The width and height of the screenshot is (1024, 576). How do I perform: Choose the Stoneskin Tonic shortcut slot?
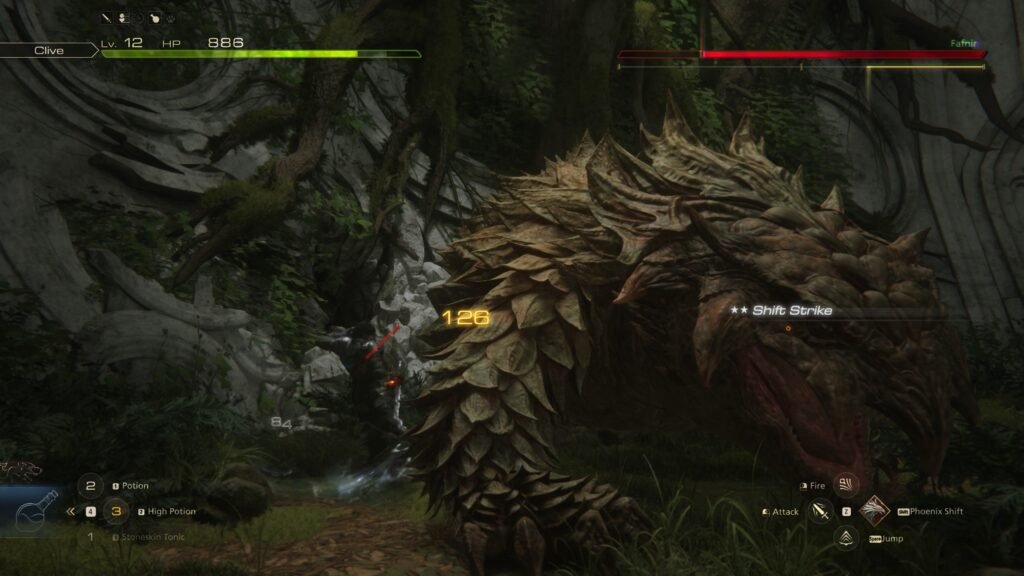(x=91, y=537)
